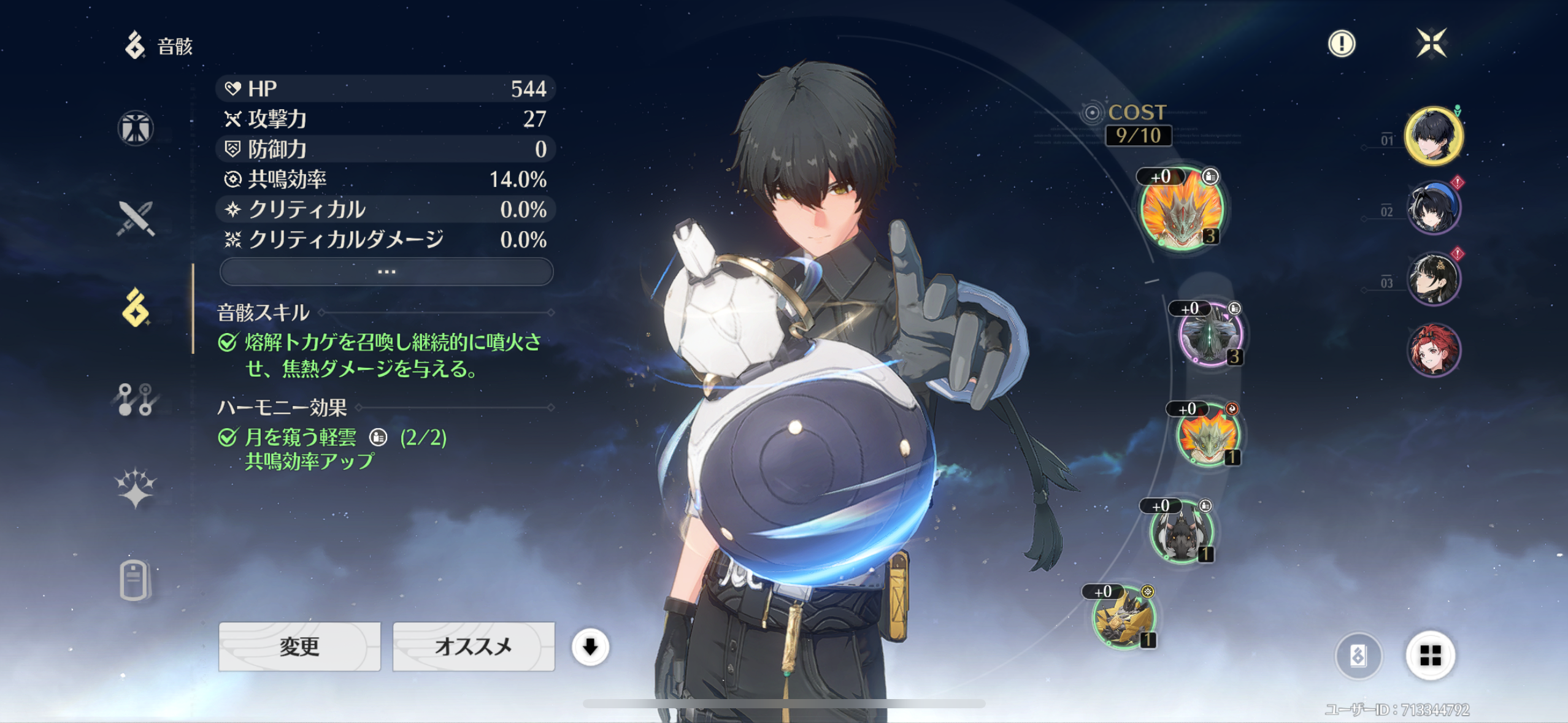
Task: Select the purple-ringed cost-3 dark echo
Action: pos(1210,335)
